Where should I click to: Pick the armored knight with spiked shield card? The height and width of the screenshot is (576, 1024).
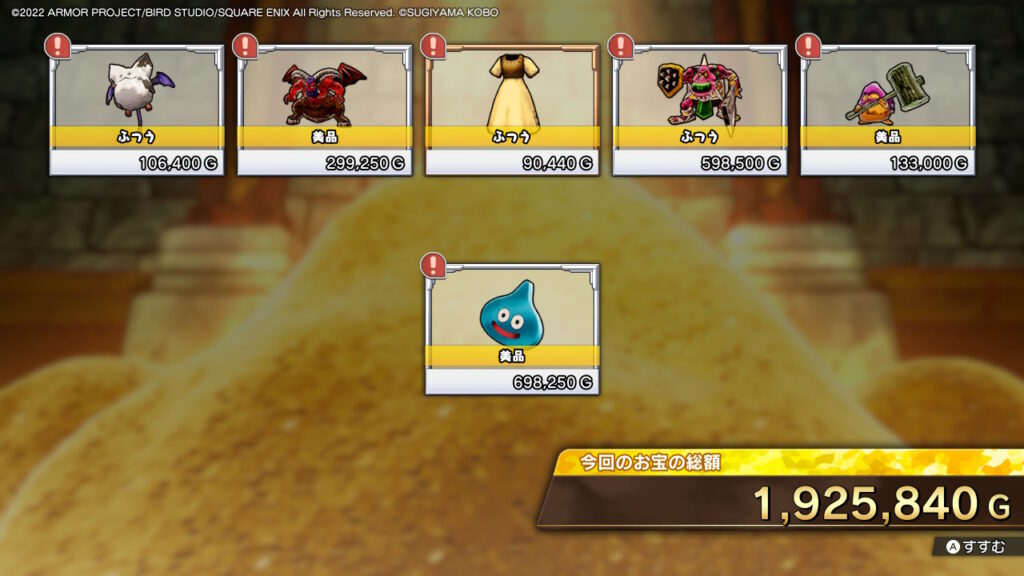point(699,109)
